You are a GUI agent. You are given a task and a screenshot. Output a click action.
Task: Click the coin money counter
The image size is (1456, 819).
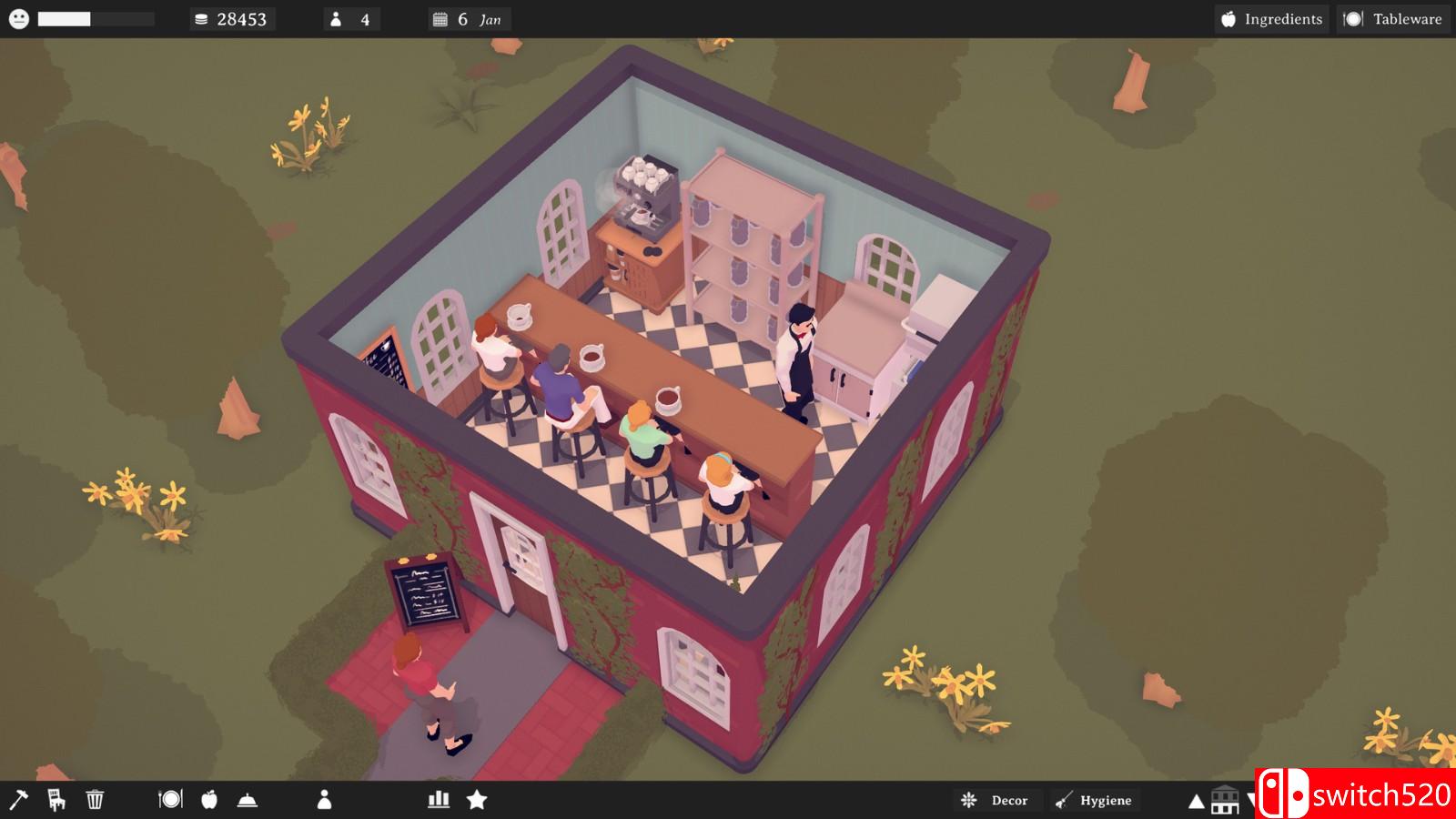click(231, 19)
